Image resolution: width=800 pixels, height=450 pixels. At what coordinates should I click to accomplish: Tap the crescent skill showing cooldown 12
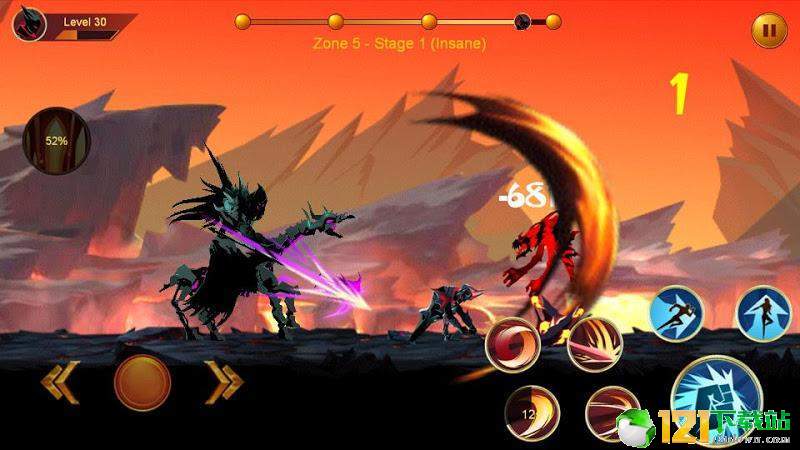[x=531, y=412]
